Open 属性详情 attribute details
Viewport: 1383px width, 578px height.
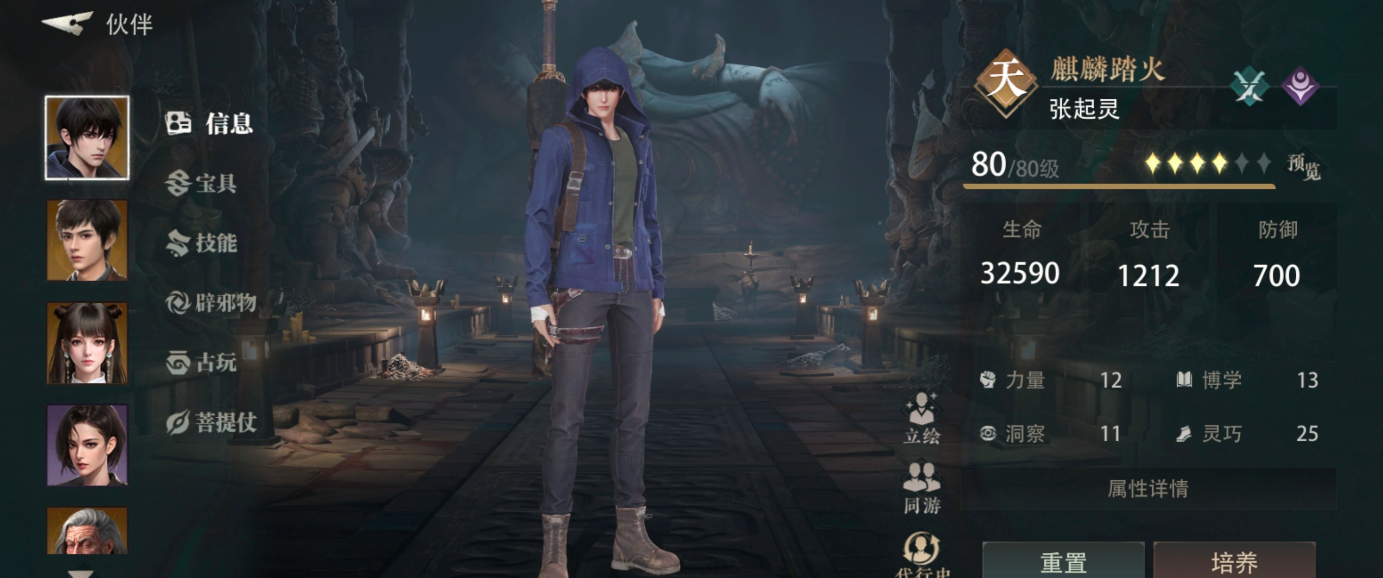click(1147, 489)
